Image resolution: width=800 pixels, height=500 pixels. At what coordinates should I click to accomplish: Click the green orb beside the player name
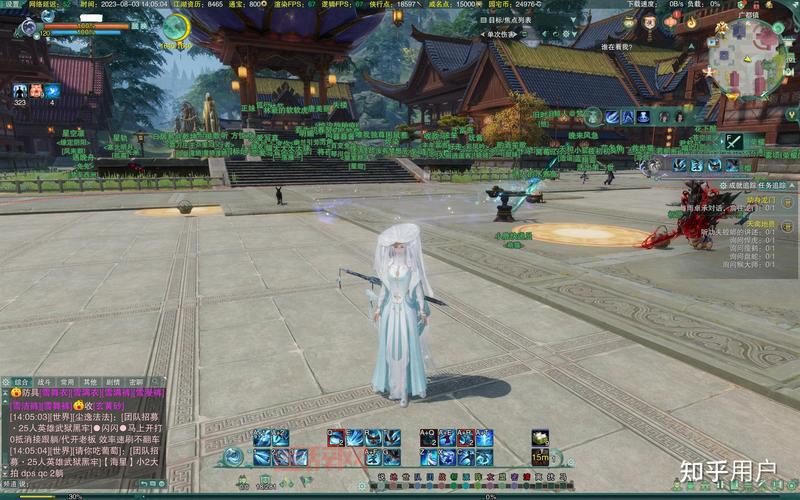pos(176,28)
